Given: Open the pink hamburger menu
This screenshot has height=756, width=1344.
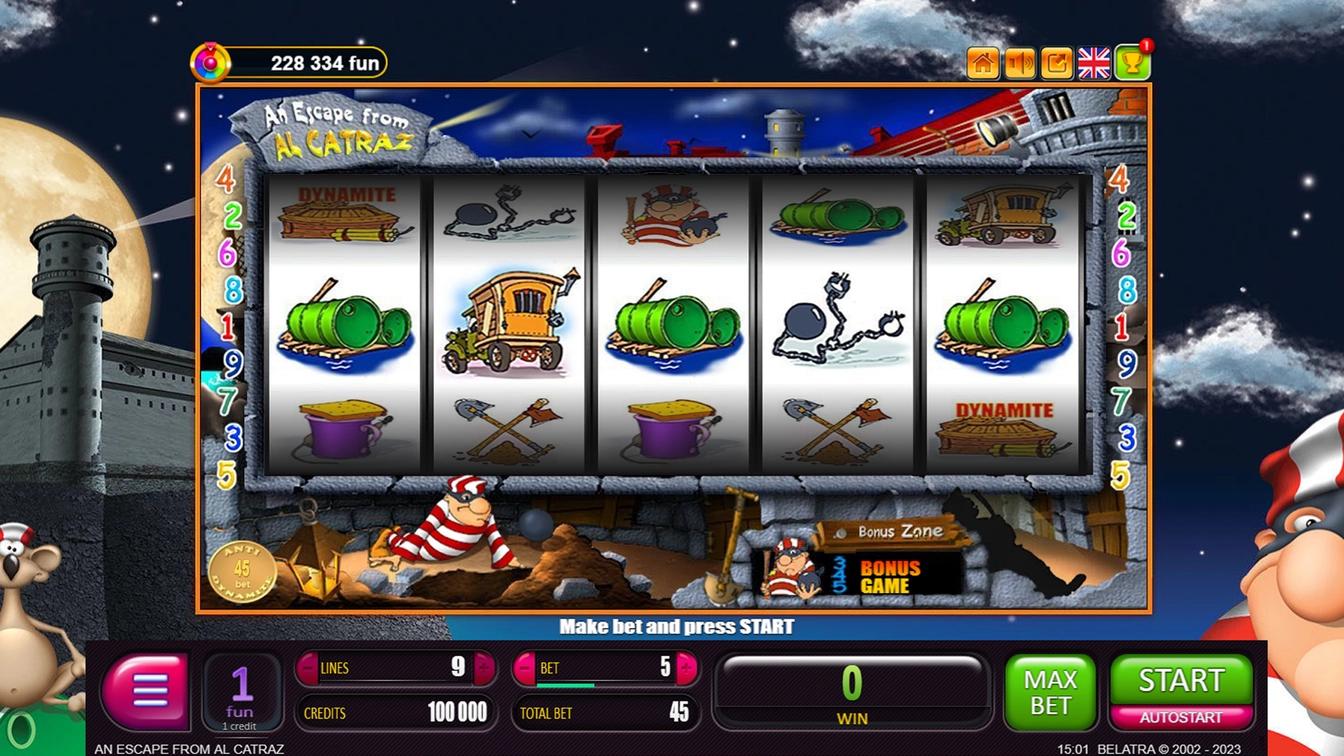Looking at the screenshot, I should tap(146, 691).
